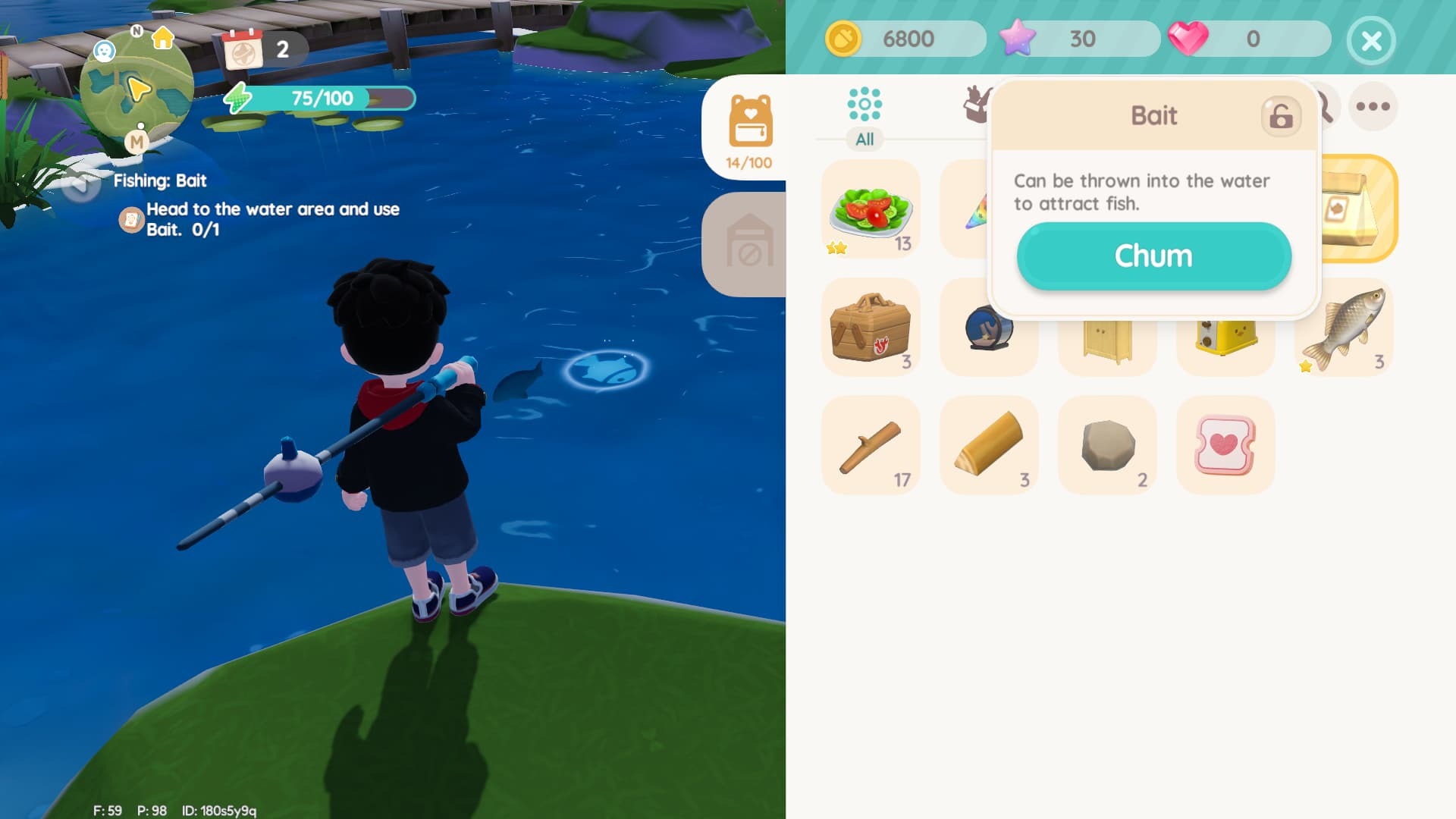This screenshot has height=819, width=1456.
Task: Close the inventory panel
Action: point(1371,41)
